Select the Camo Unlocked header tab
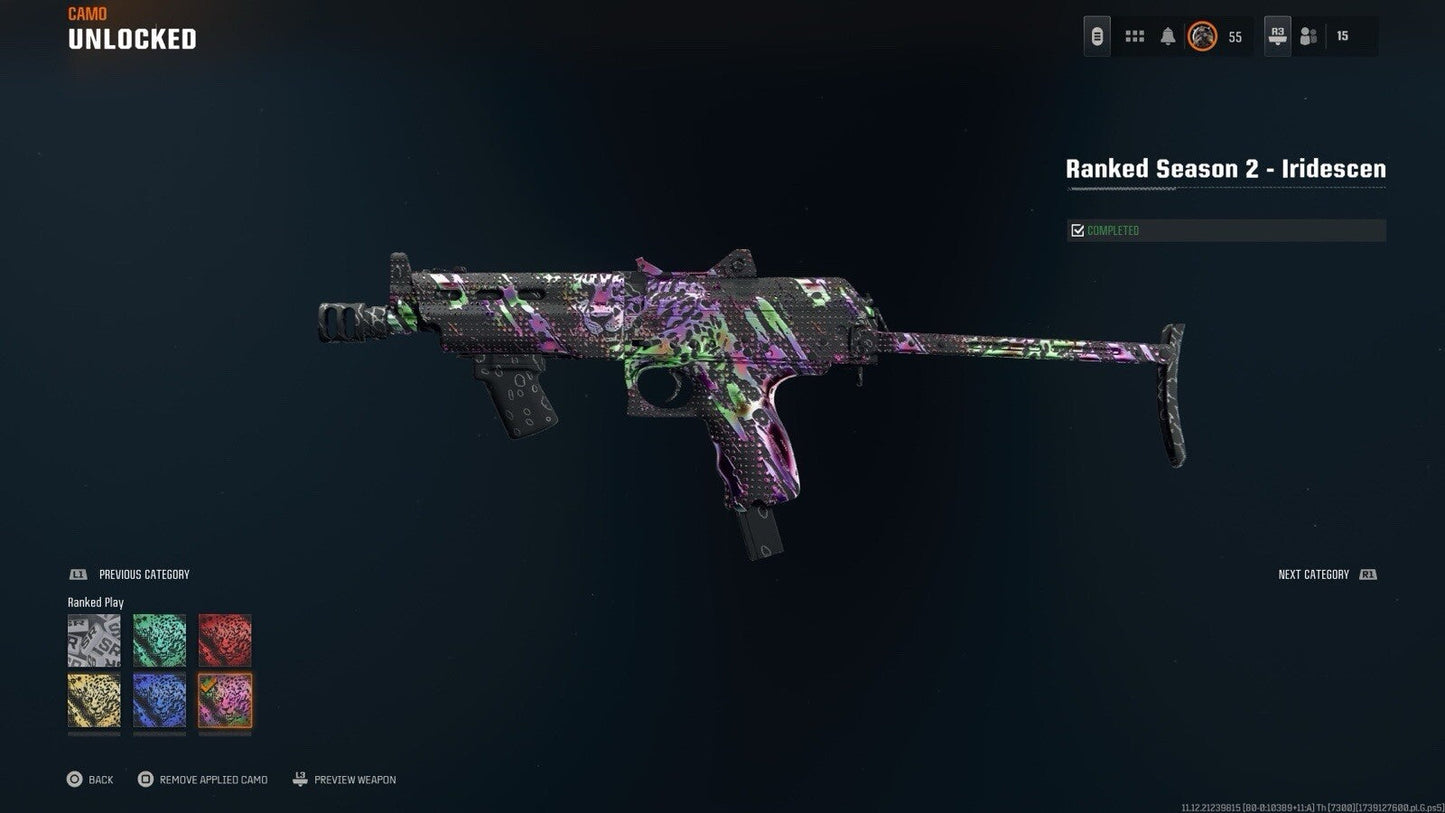 click(x=131, y=28)
